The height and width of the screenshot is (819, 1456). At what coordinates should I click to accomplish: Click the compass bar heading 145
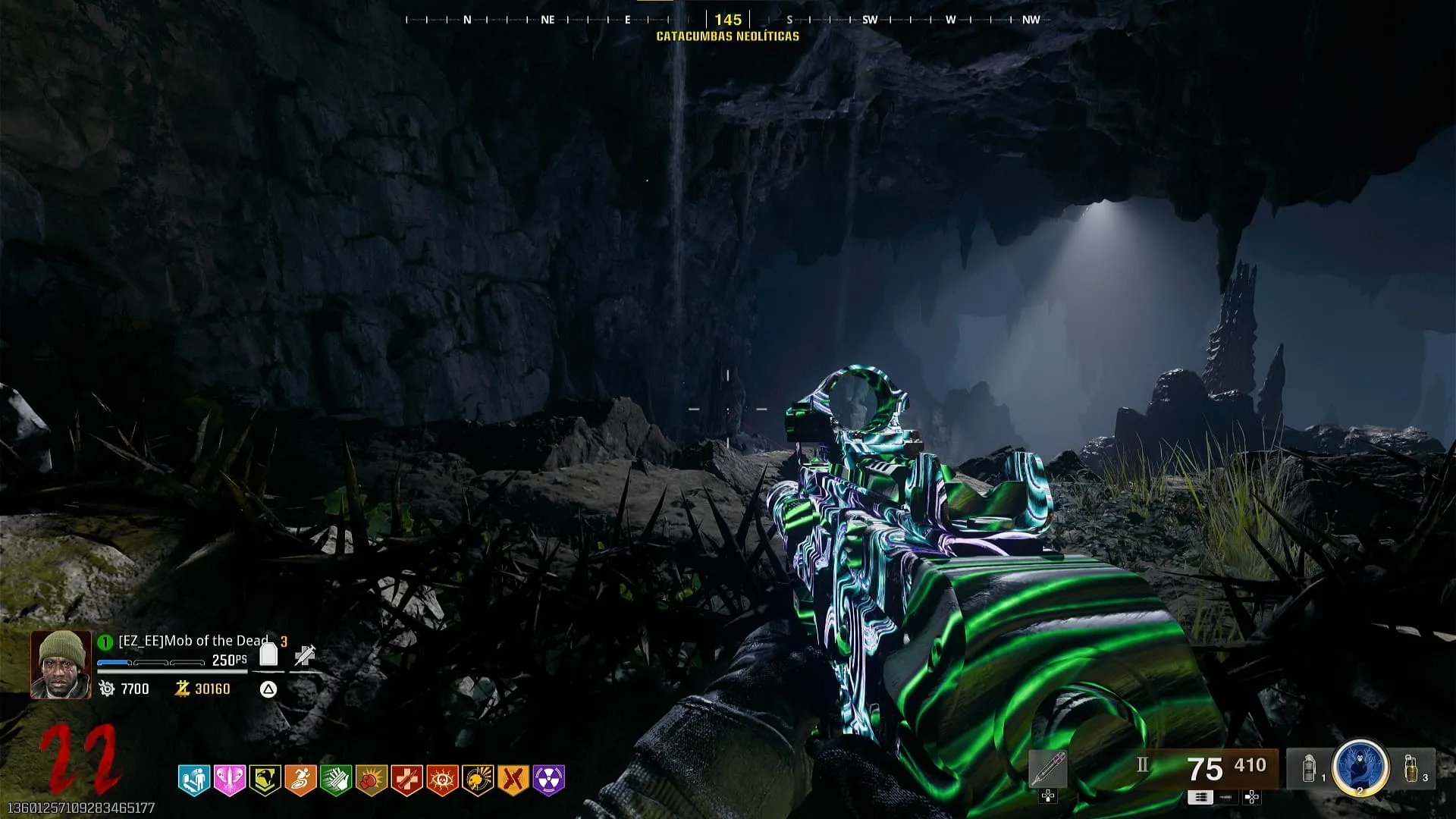click(728, 20)
